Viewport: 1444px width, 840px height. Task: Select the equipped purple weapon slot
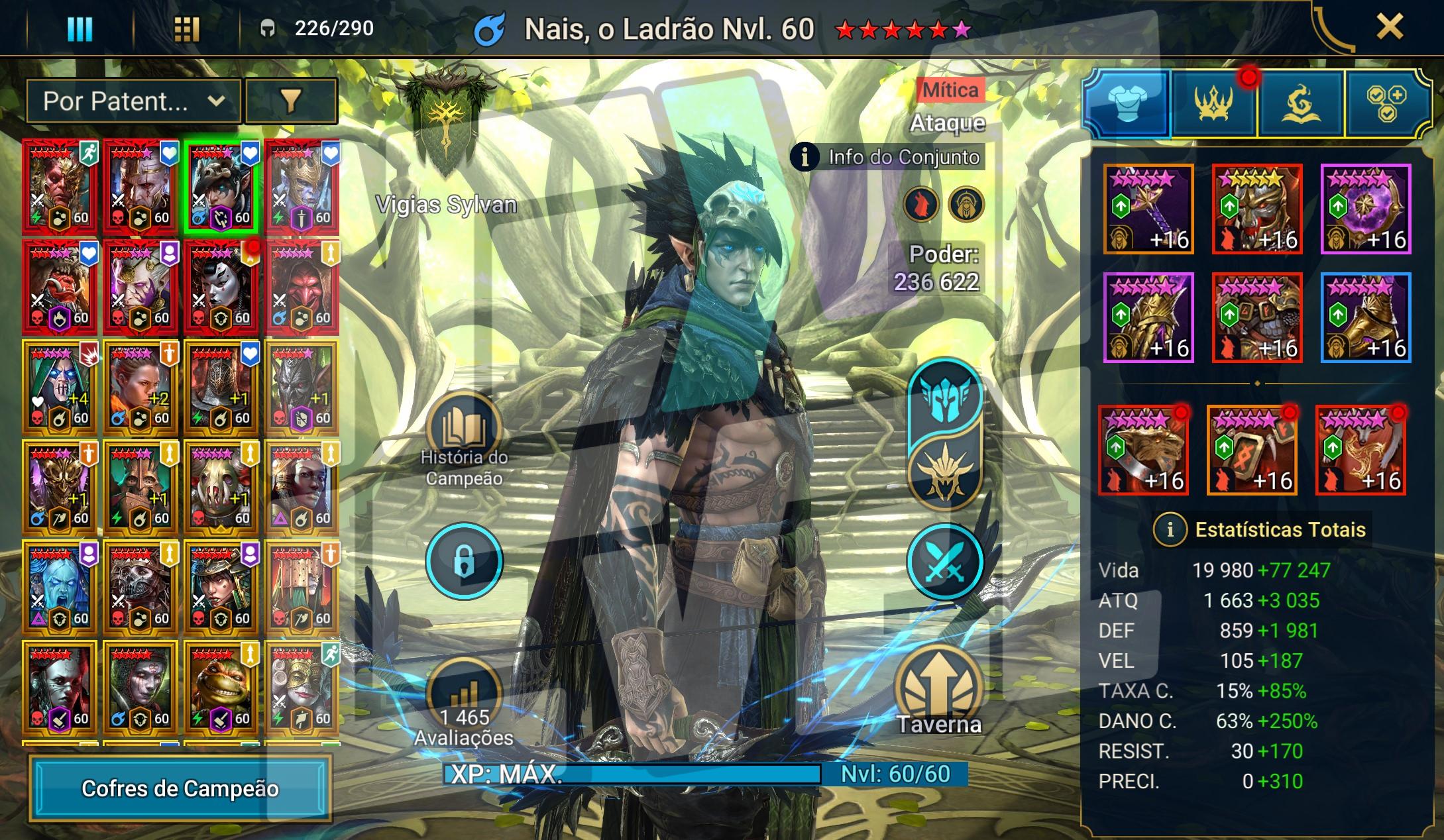coord(1148,209)
